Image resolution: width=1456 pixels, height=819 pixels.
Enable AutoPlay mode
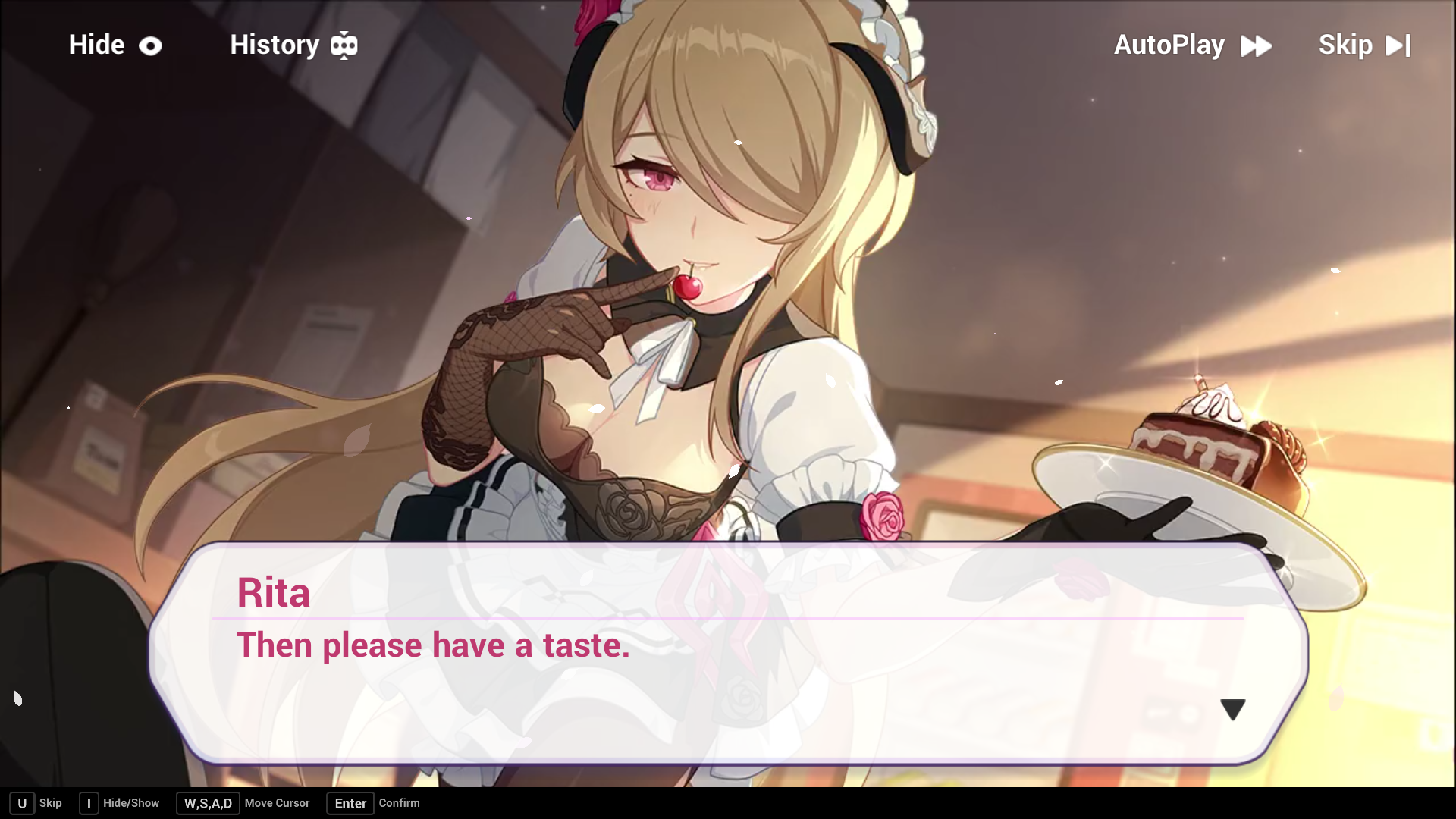point(1168,45)
